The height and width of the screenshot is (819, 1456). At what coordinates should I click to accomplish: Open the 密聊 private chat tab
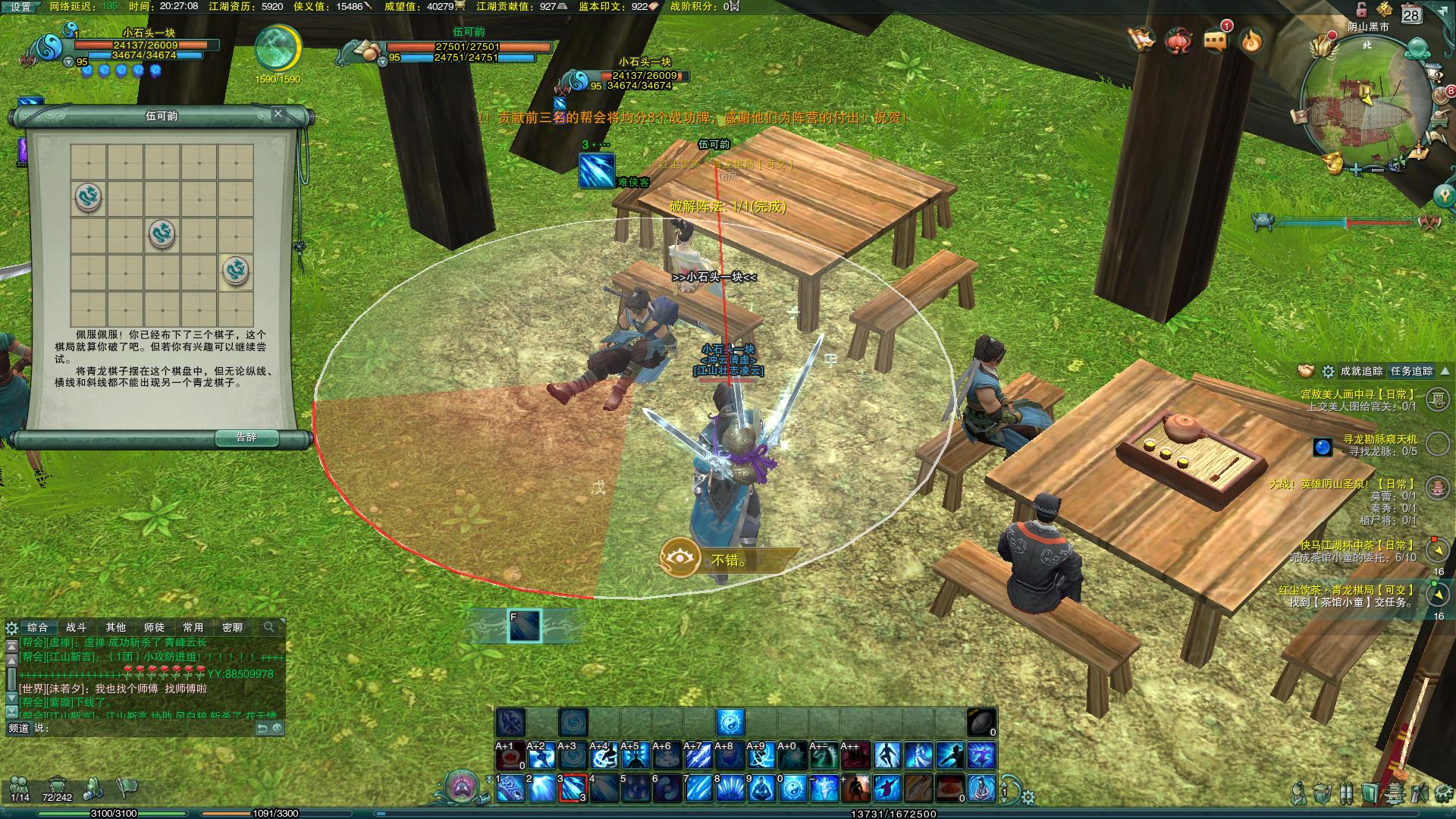[232, 627]
